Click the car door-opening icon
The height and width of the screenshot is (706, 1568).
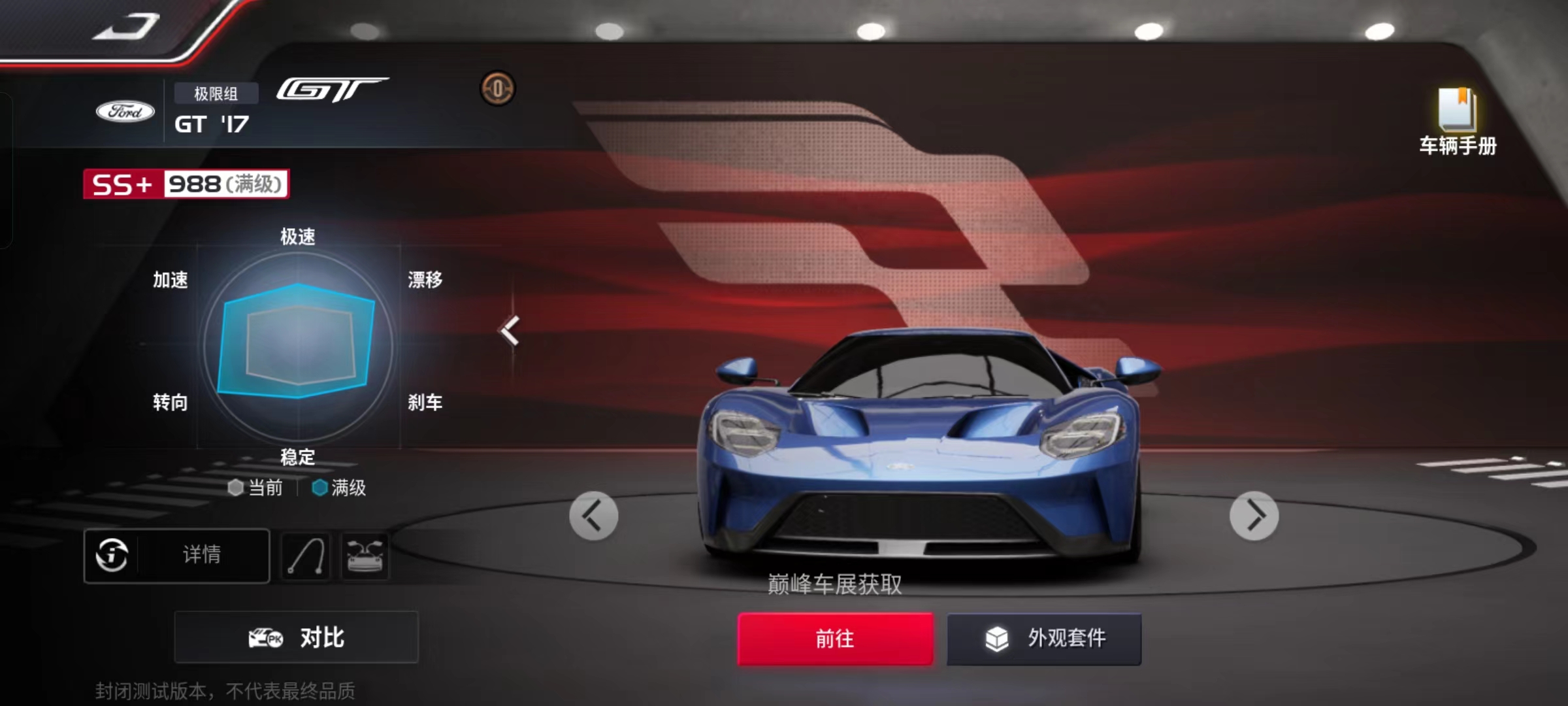(x=365, y=555)
